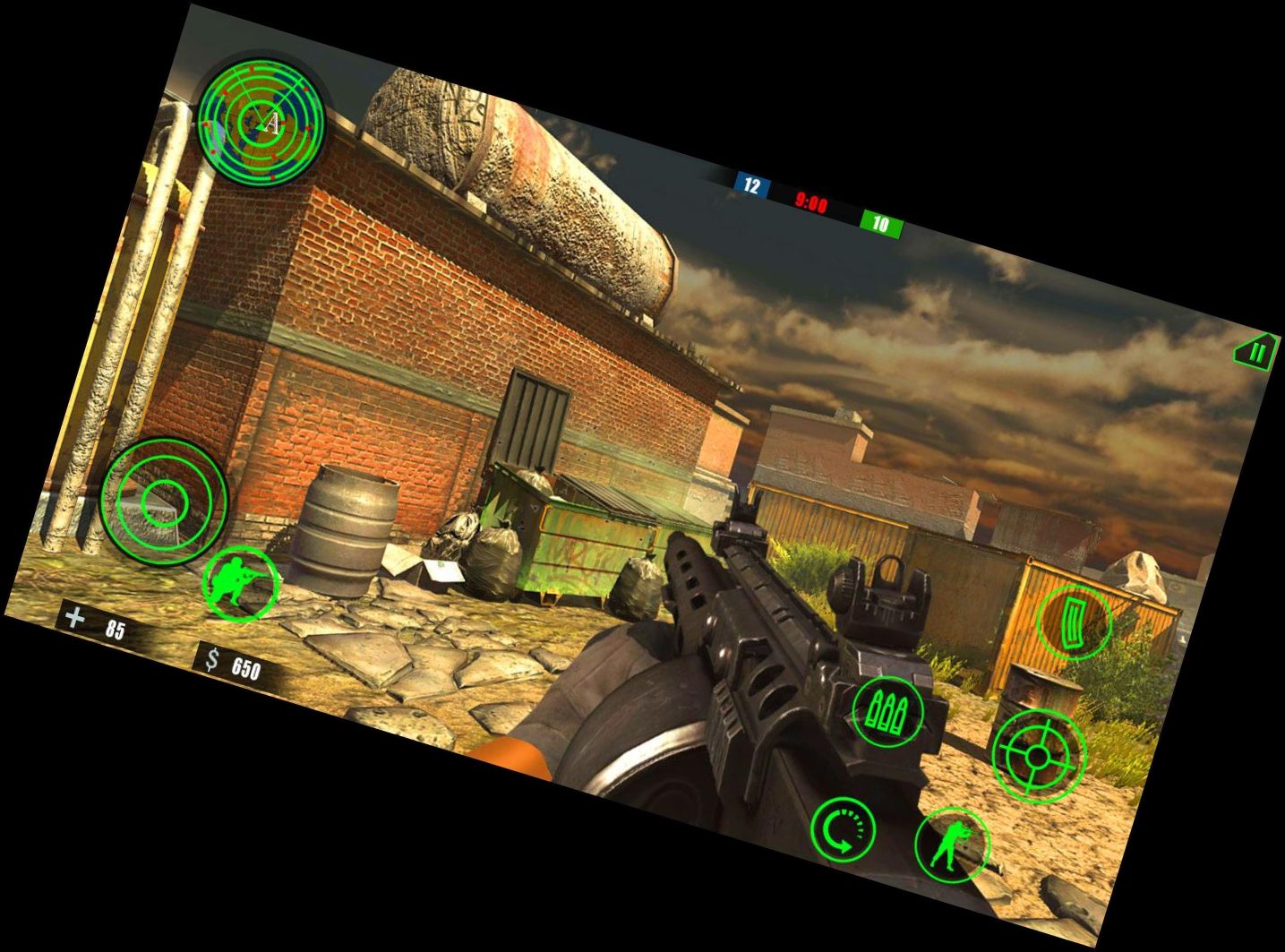Tap the triple-bullet ammo icon

pyautogui.click(x=887, y=712)
